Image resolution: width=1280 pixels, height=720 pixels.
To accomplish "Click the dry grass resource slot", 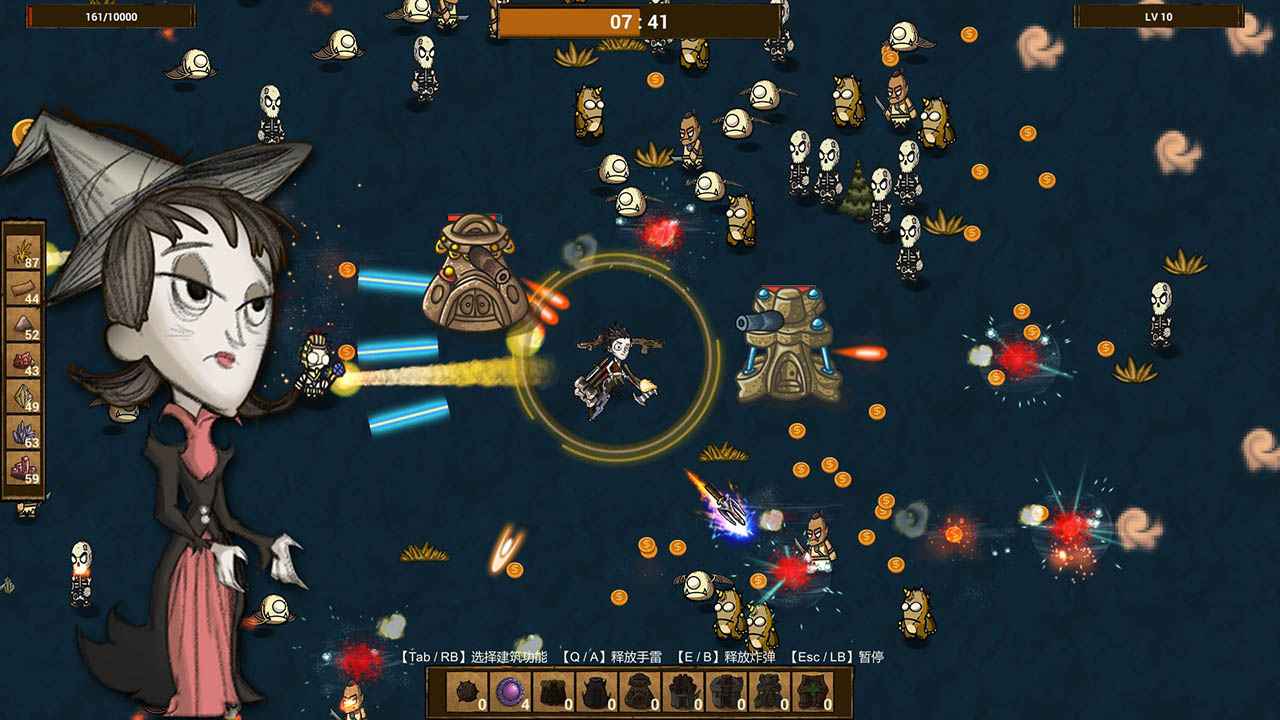I will (x=24, y=251).
